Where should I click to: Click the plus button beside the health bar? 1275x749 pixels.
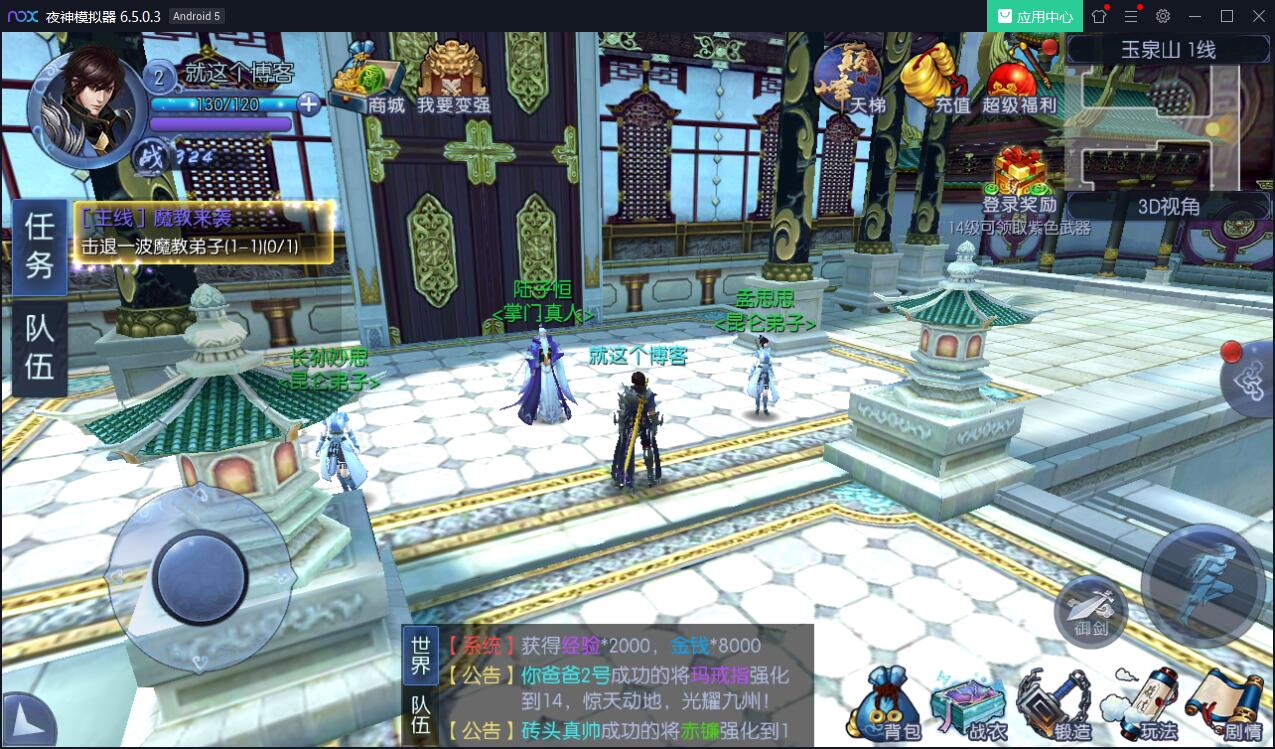coord(309,104)
